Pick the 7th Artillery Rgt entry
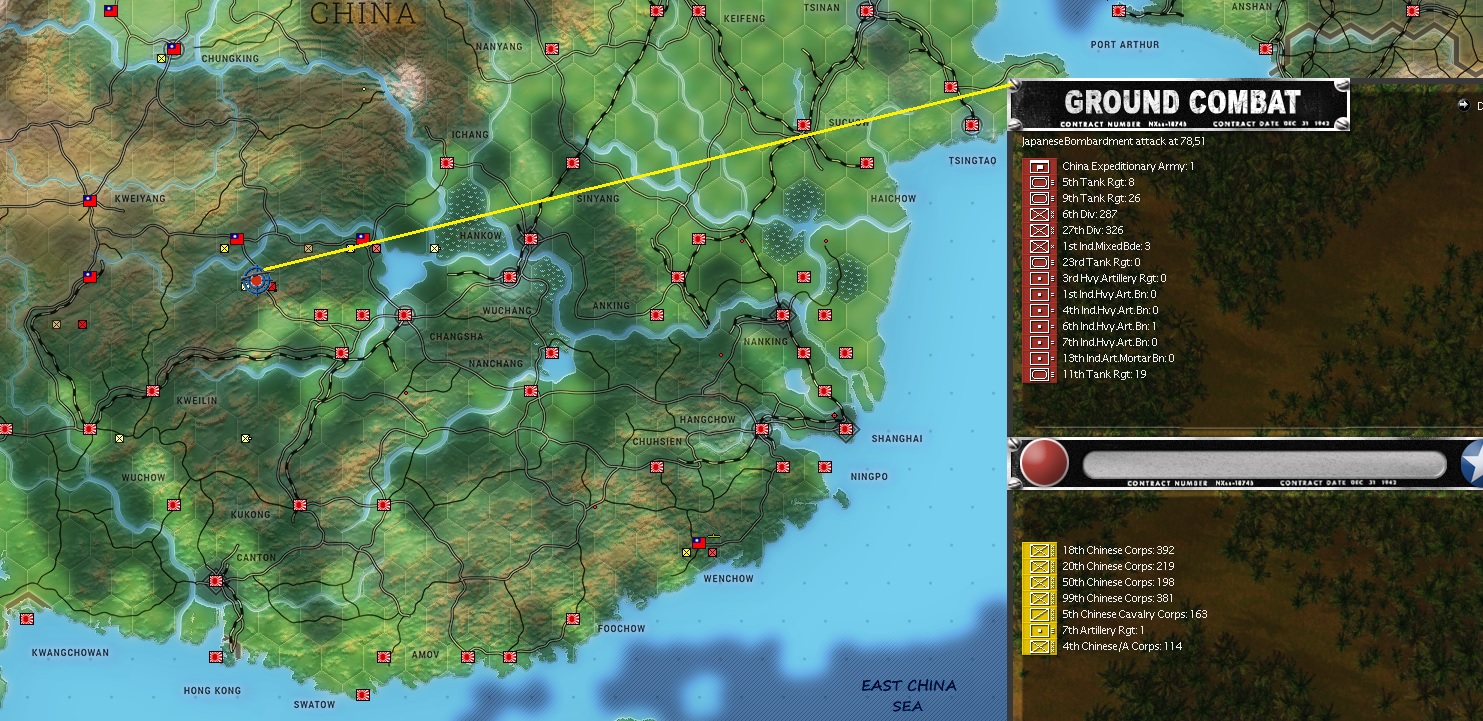 pyautogui.click(x=1102, y=630)
